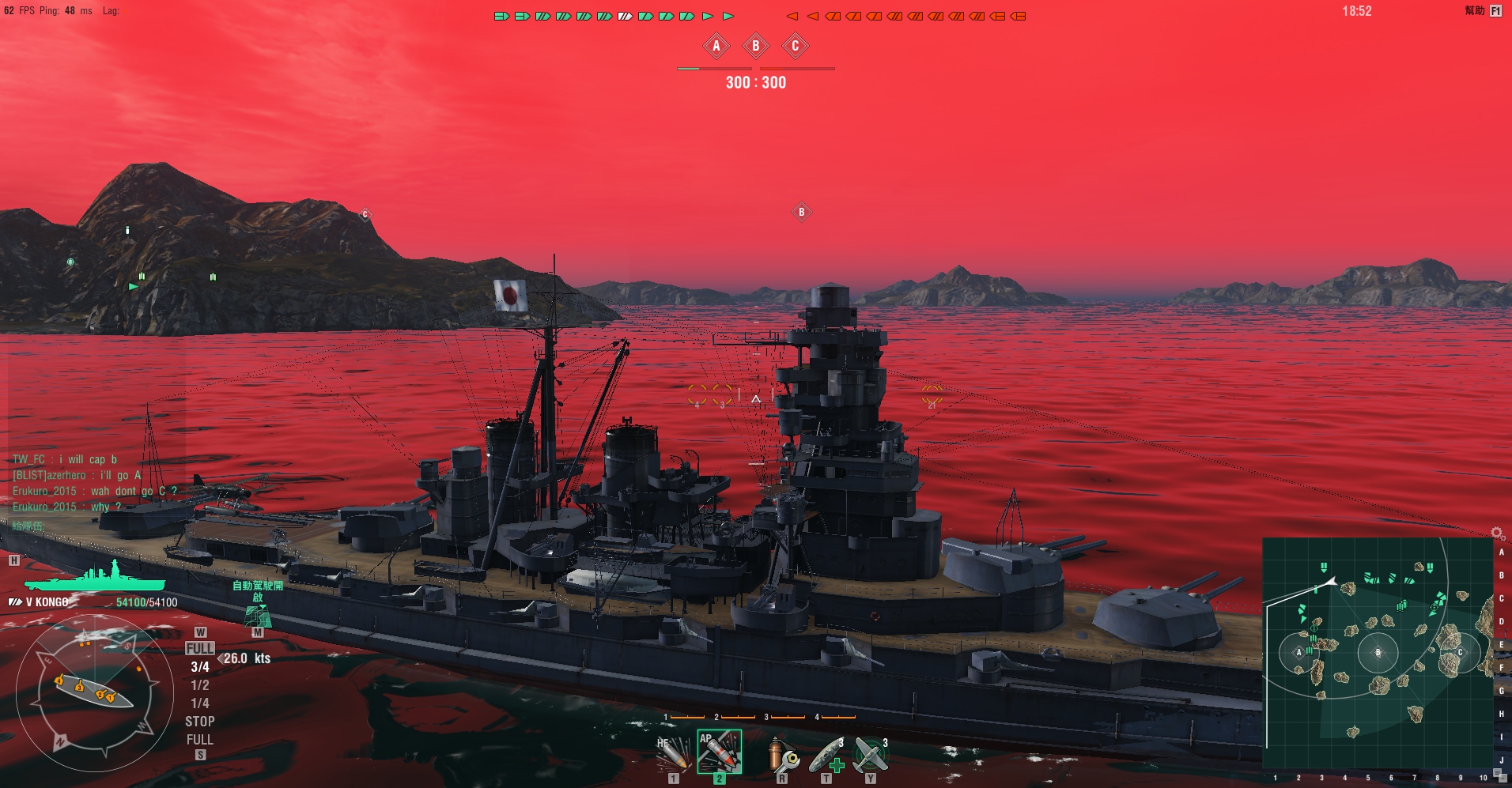Screen dimensions: 1512x788
Task: Switch to AP shell ammunition
Action: pos(719,751)
